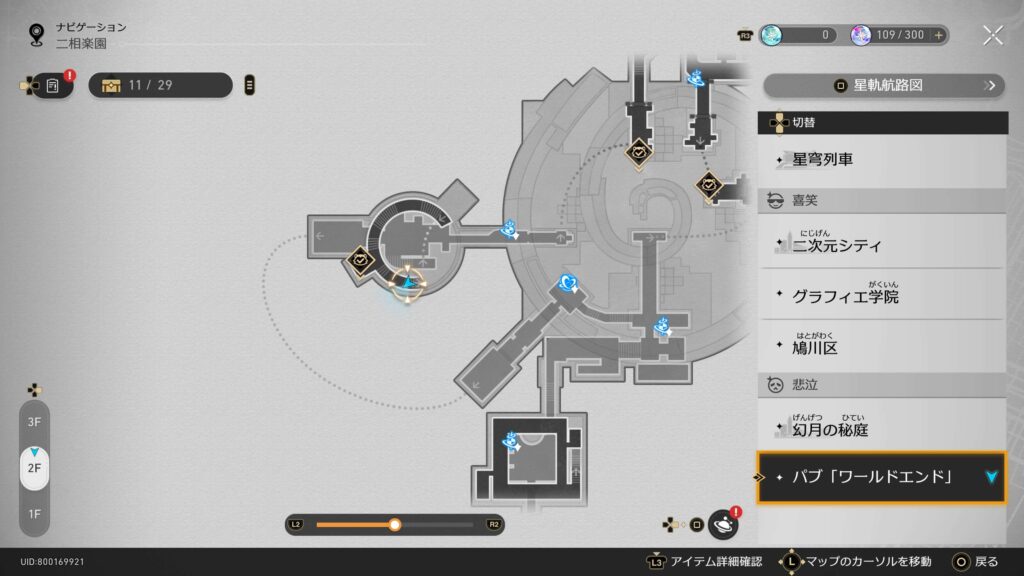
Task: Switch to floor 1F
Action: (34, 514)
